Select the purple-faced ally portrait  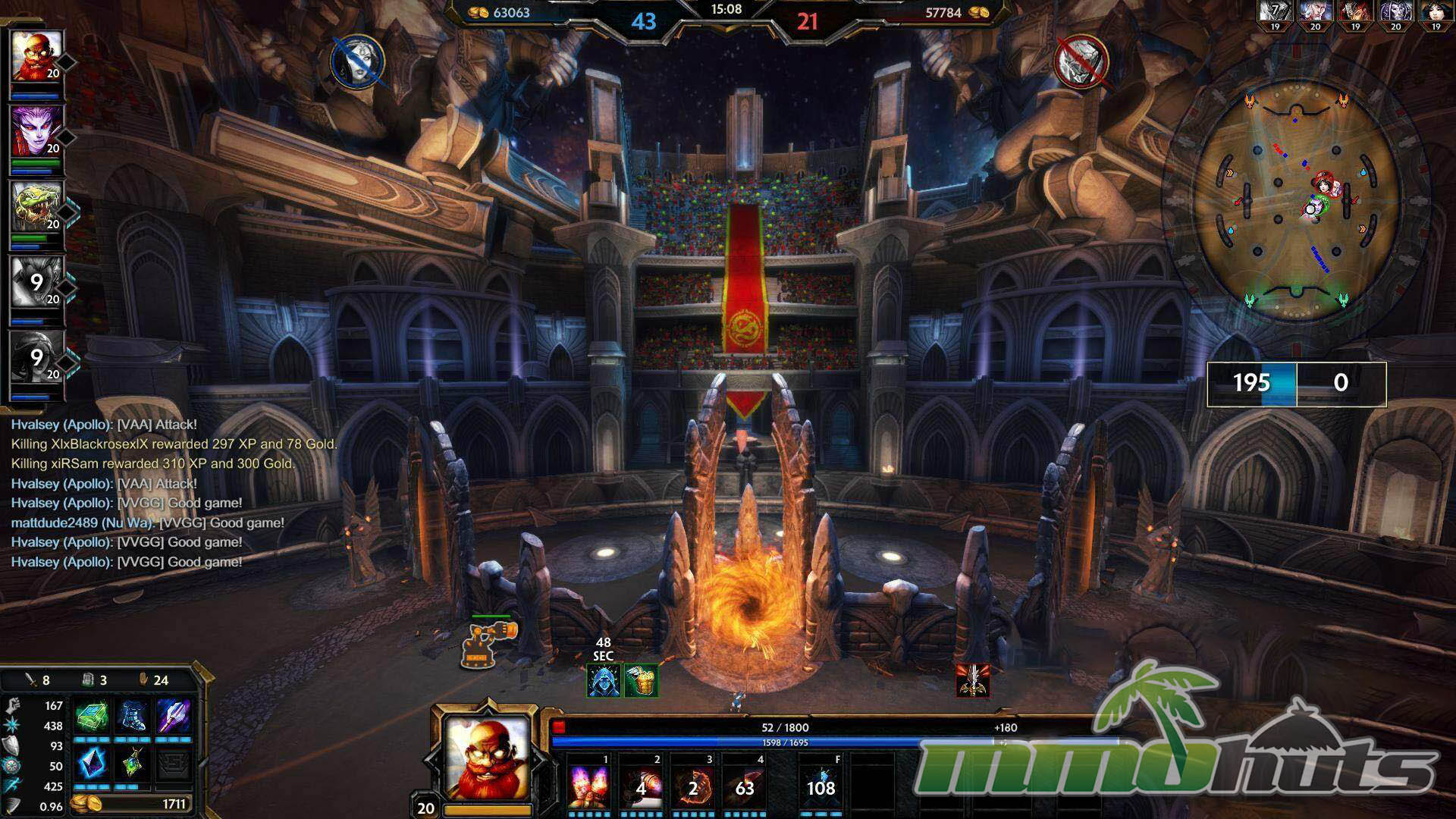(x=36, y=131)
